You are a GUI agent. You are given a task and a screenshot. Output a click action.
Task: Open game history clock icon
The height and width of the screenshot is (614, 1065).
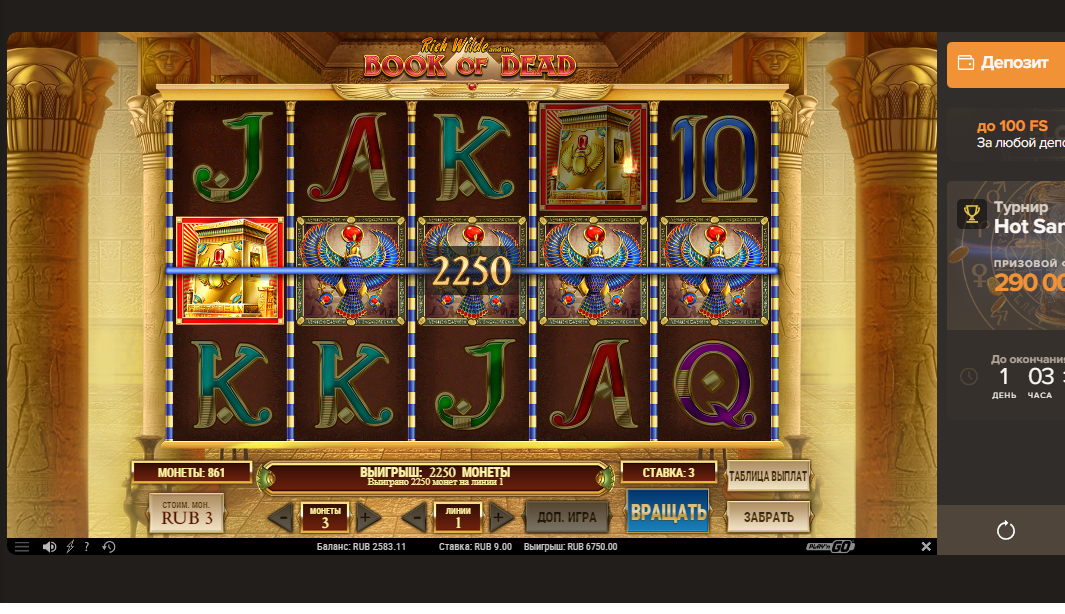pos(108,547)
